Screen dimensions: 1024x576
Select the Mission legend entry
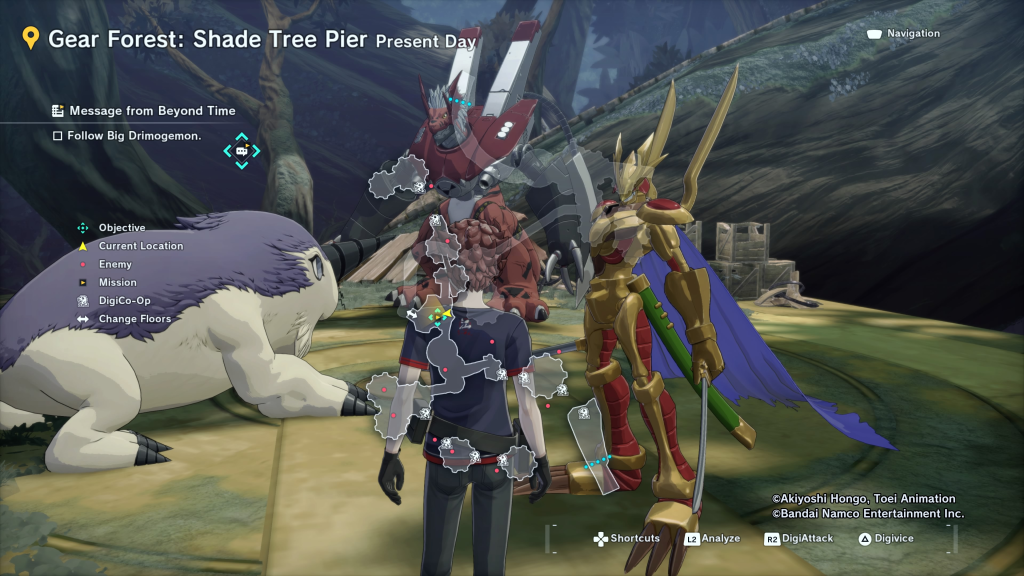(117, 283)
